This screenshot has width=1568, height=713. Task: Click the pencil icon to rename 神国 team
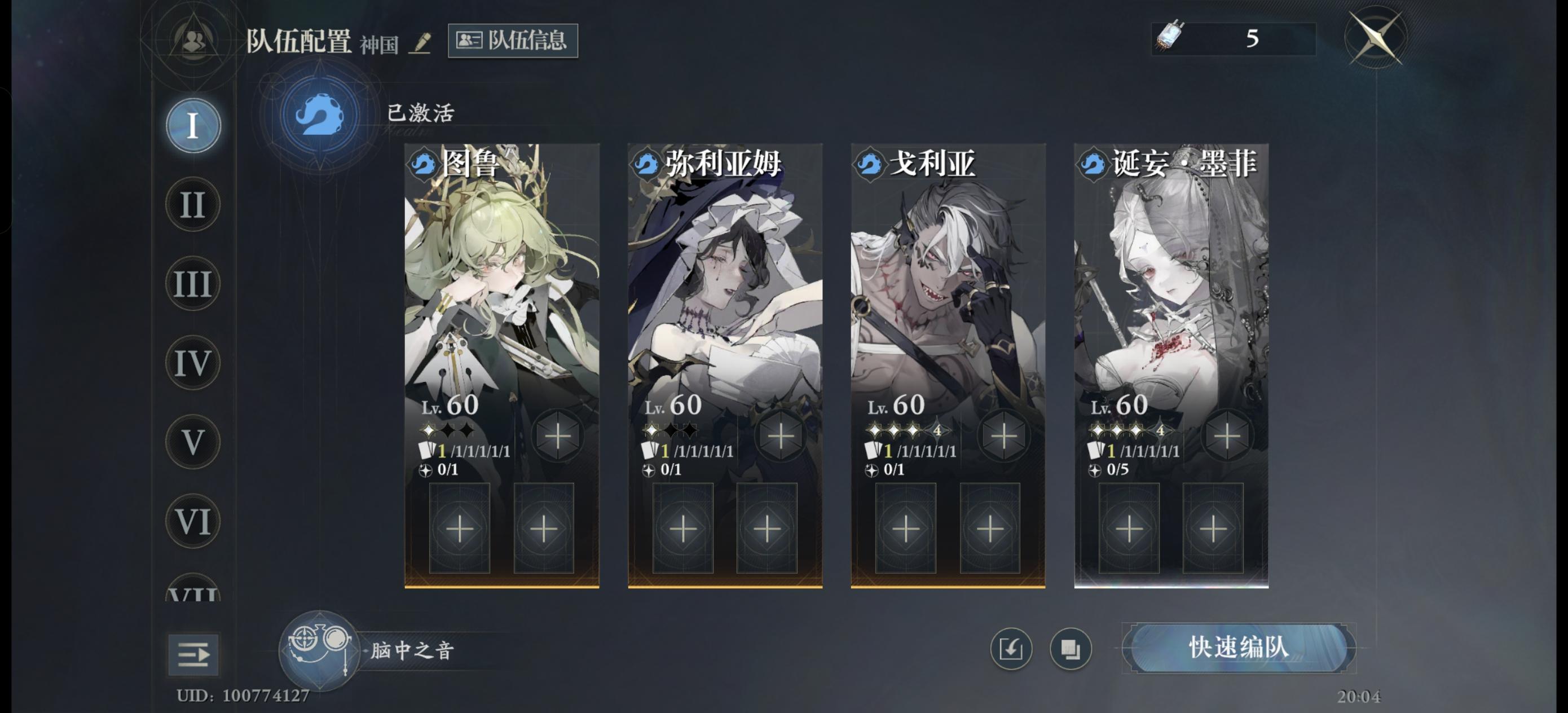coord(421,44)
